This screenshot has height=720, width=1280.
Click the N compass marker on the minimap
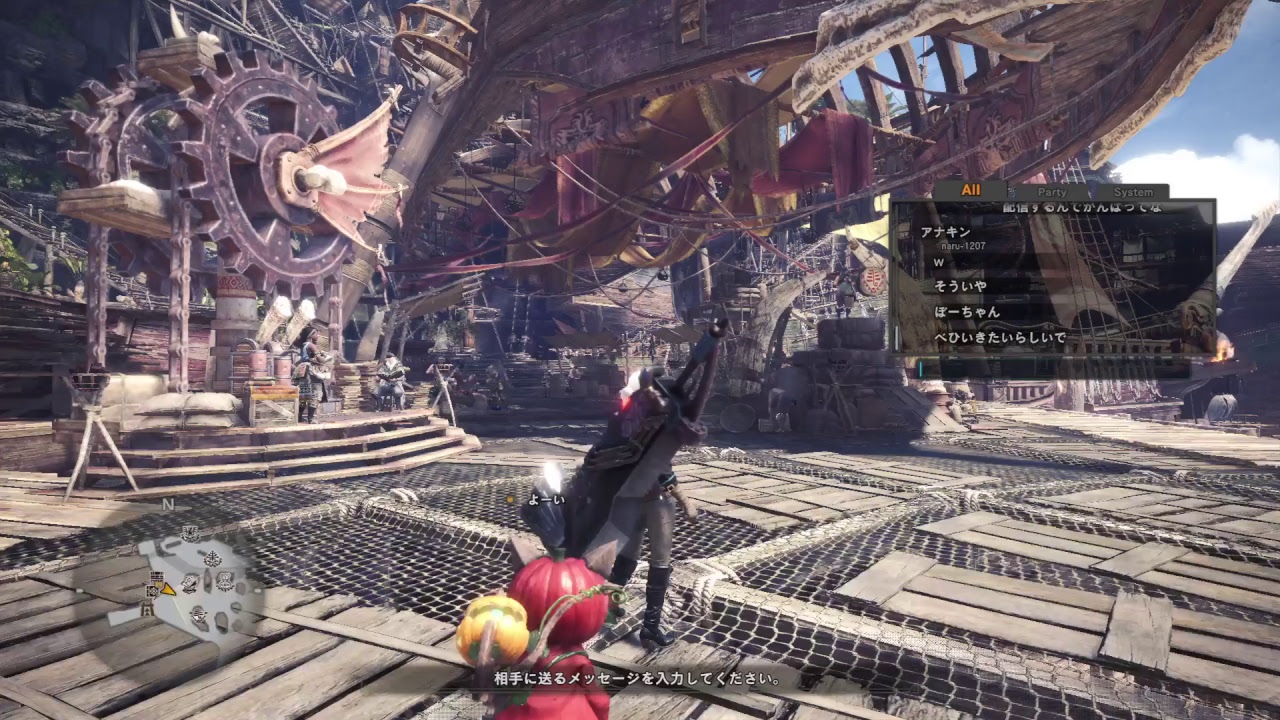point(167,505)
